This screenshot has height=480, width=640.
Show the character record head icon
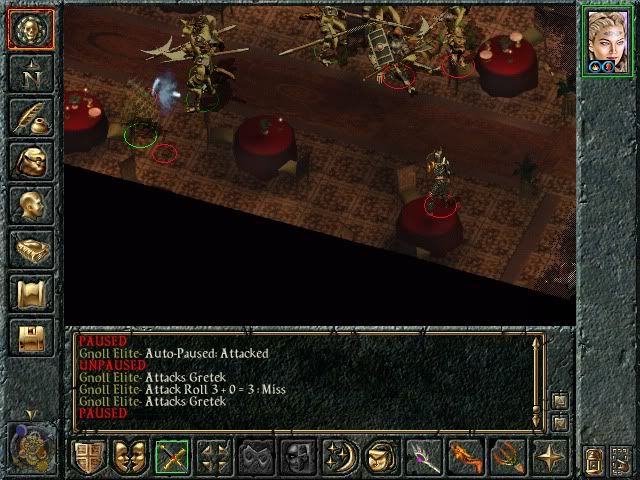(x=30, y=204)
